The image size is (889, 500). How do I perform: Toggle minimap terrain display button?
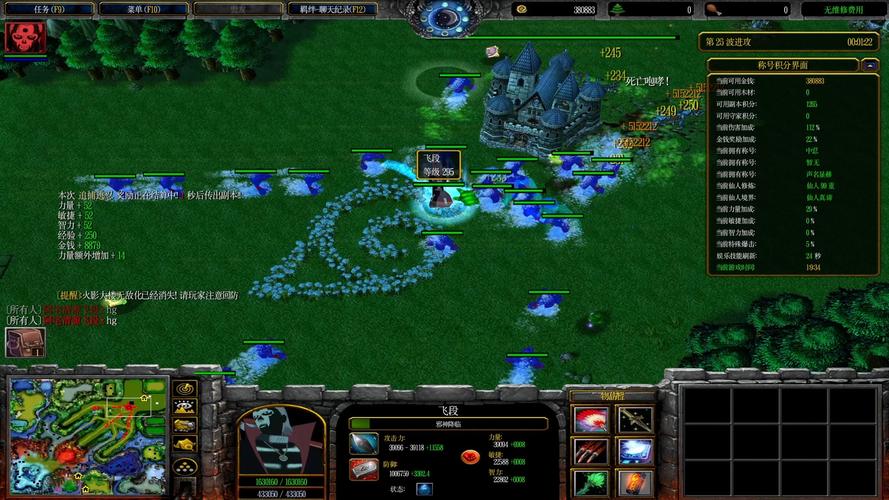point(185,407)
